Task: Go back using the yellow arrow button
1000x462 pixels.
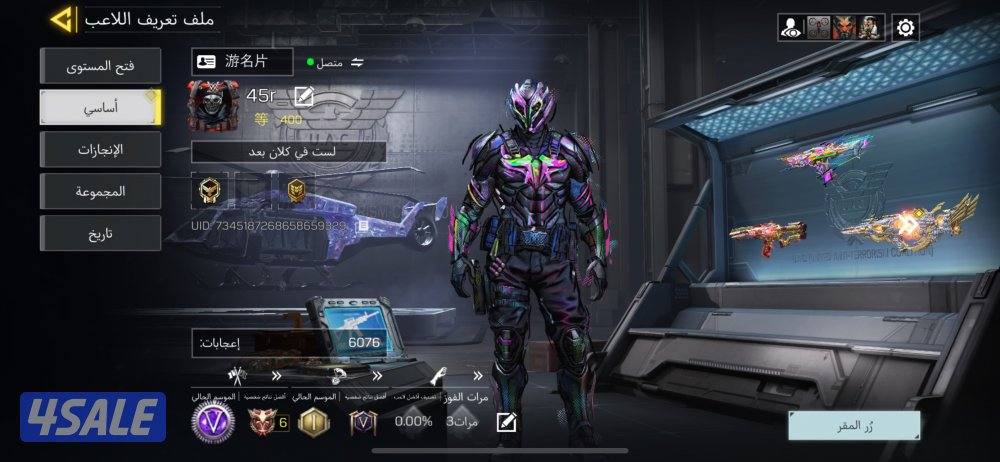Action: [64, 19]
